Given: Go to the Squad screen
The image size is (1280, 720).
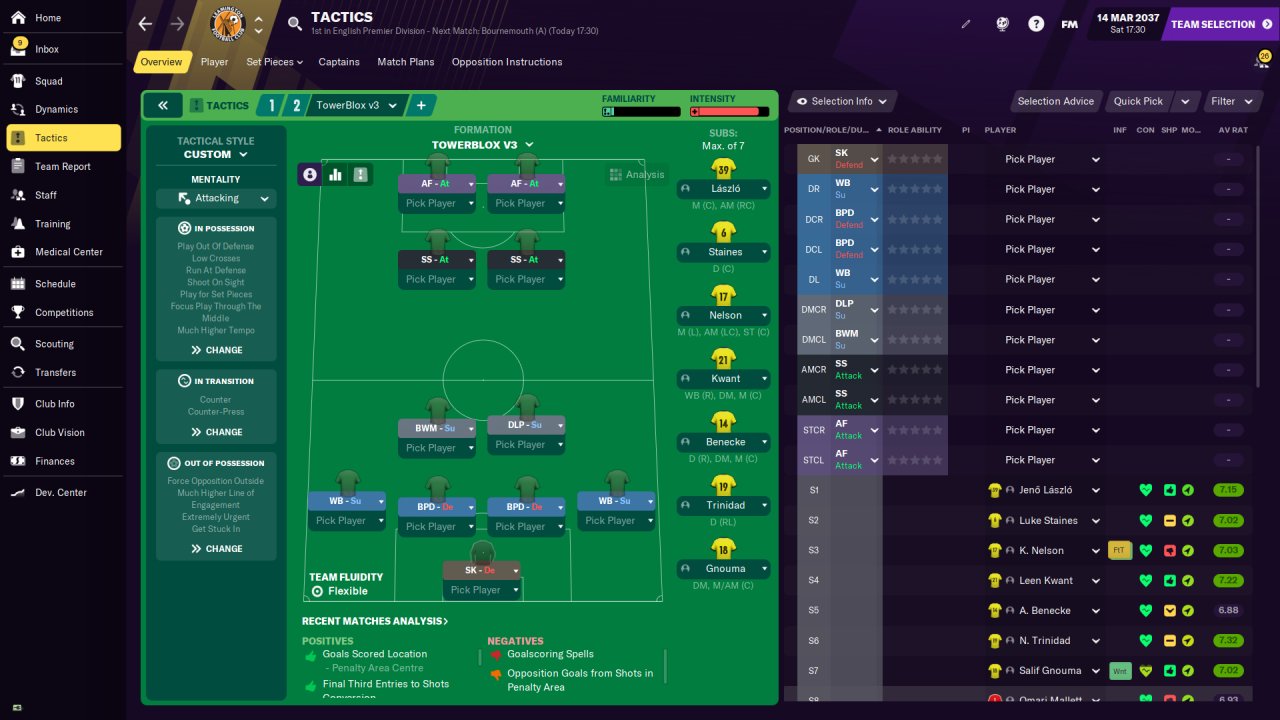Looking at the screenshot, I should pyautogui.click(x=48, y=81).
